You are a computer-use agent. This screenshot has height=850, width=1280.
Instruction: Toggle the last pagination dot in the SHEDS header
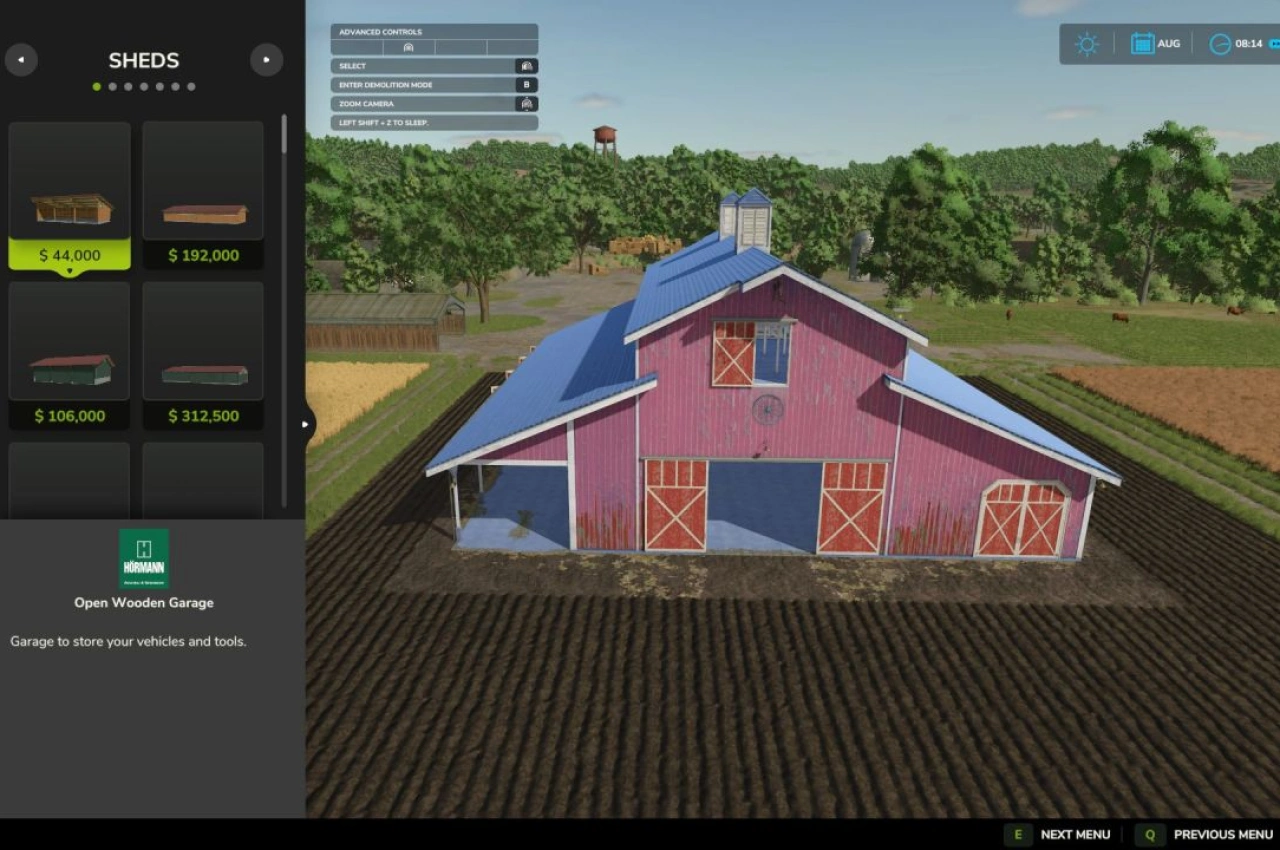[x=191, y=86]
